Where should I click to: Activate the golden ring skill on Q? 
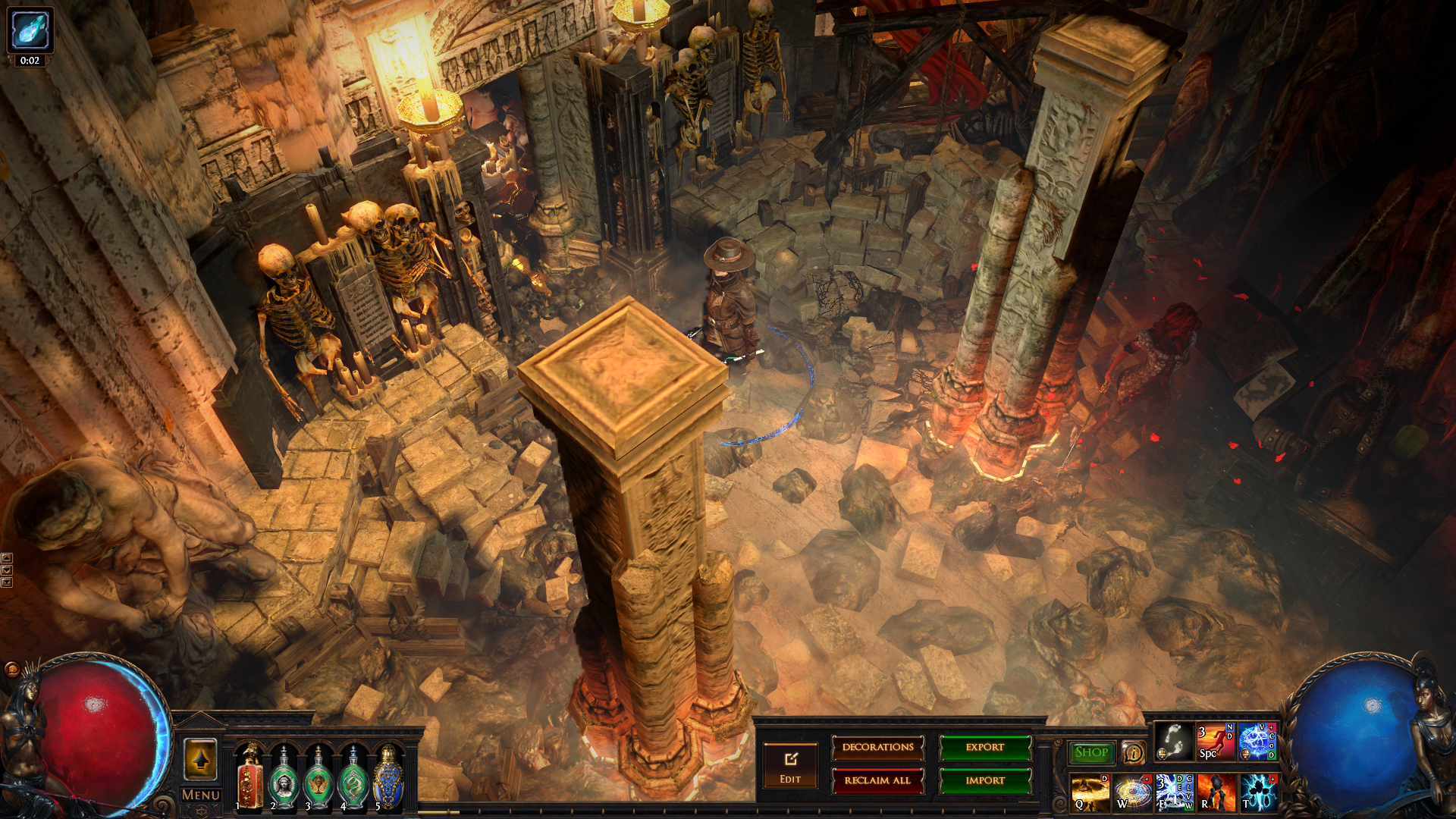1090,792
